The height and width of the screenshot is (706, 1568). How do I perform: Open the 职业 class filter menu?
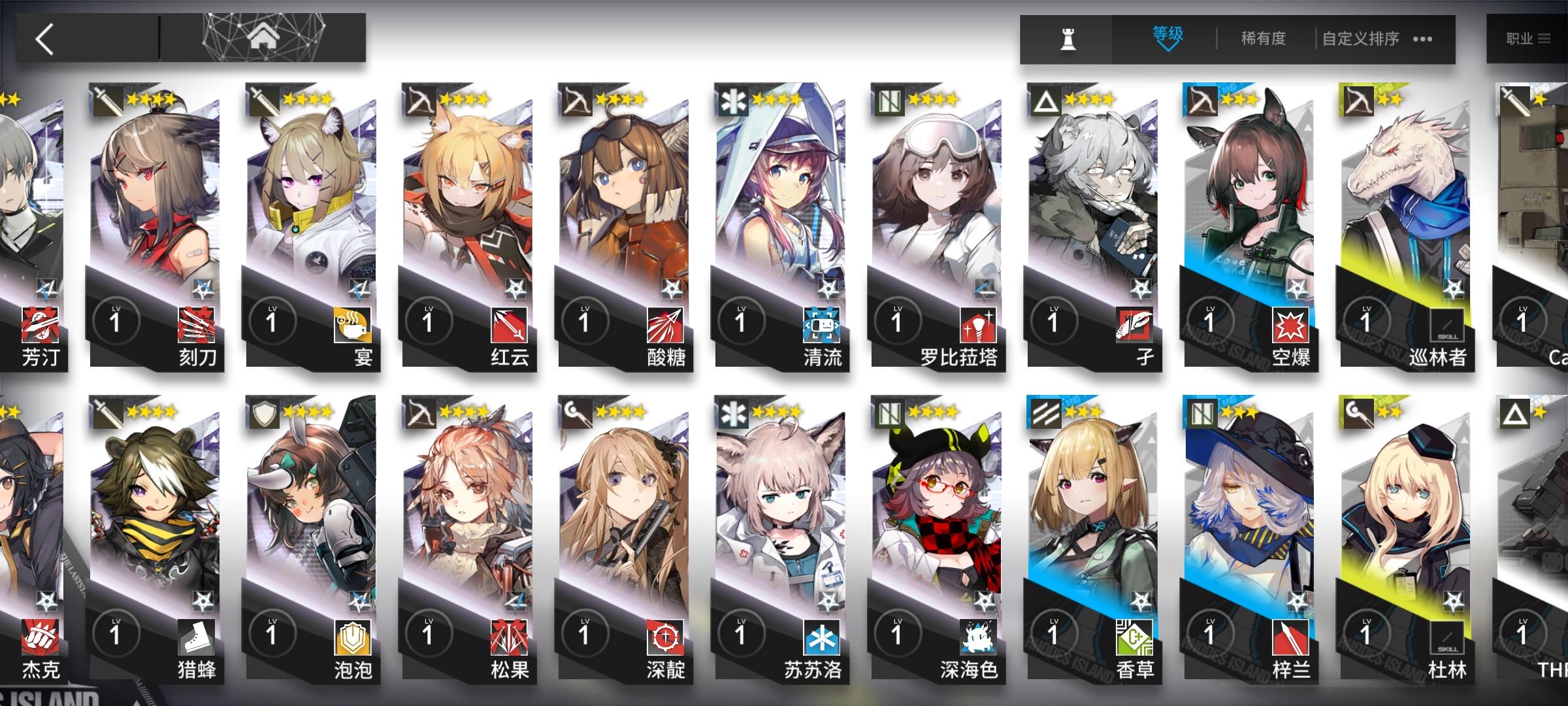click(x=1529, y=38)
